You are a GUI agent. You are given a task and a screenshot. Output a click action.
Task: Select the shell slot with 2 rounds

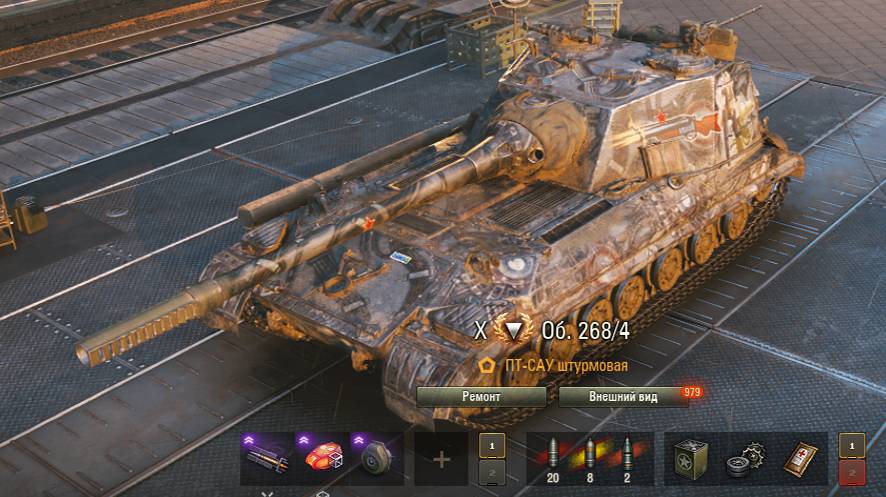(628, 456)
